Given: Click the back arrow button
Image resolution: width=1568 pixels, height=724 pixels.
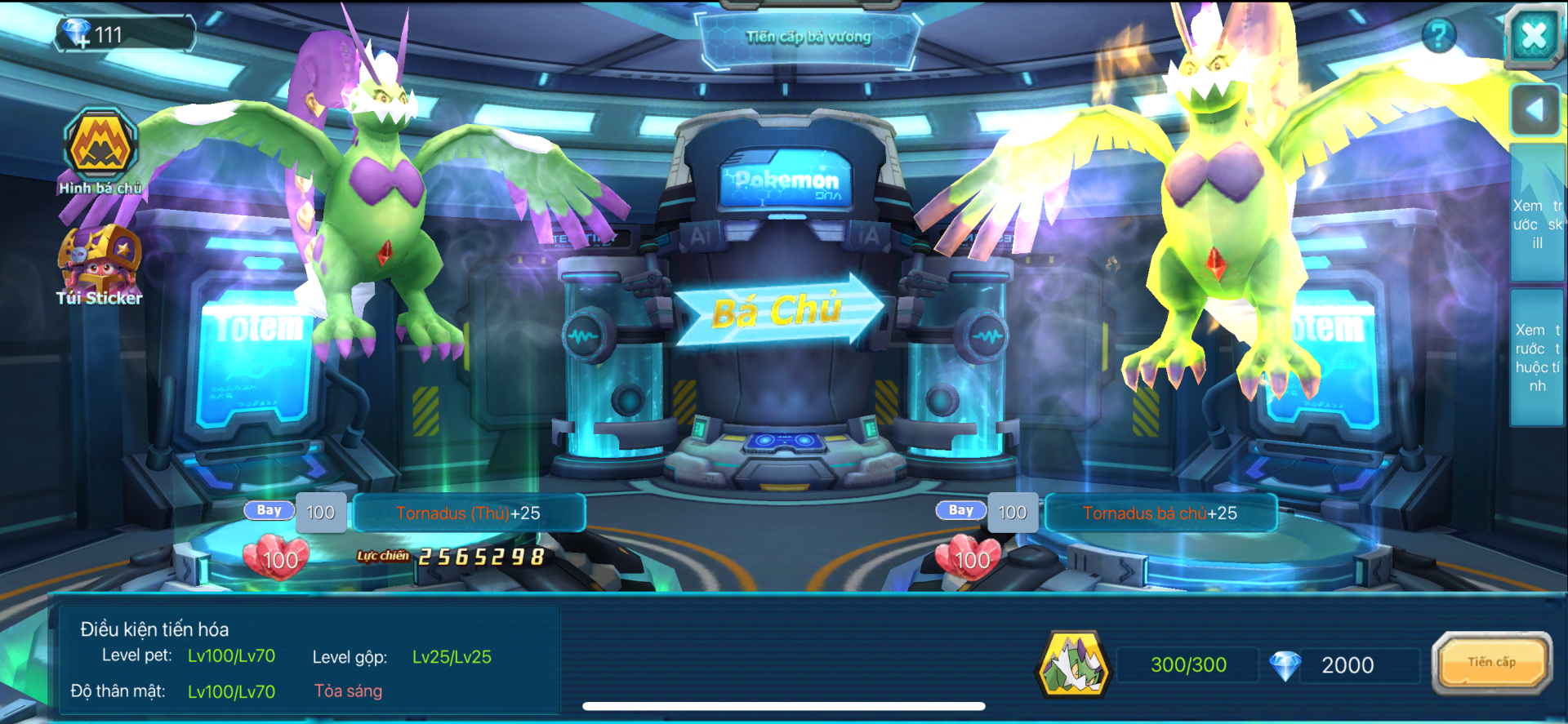Looking at the screenshot, I should point(1535,109).
